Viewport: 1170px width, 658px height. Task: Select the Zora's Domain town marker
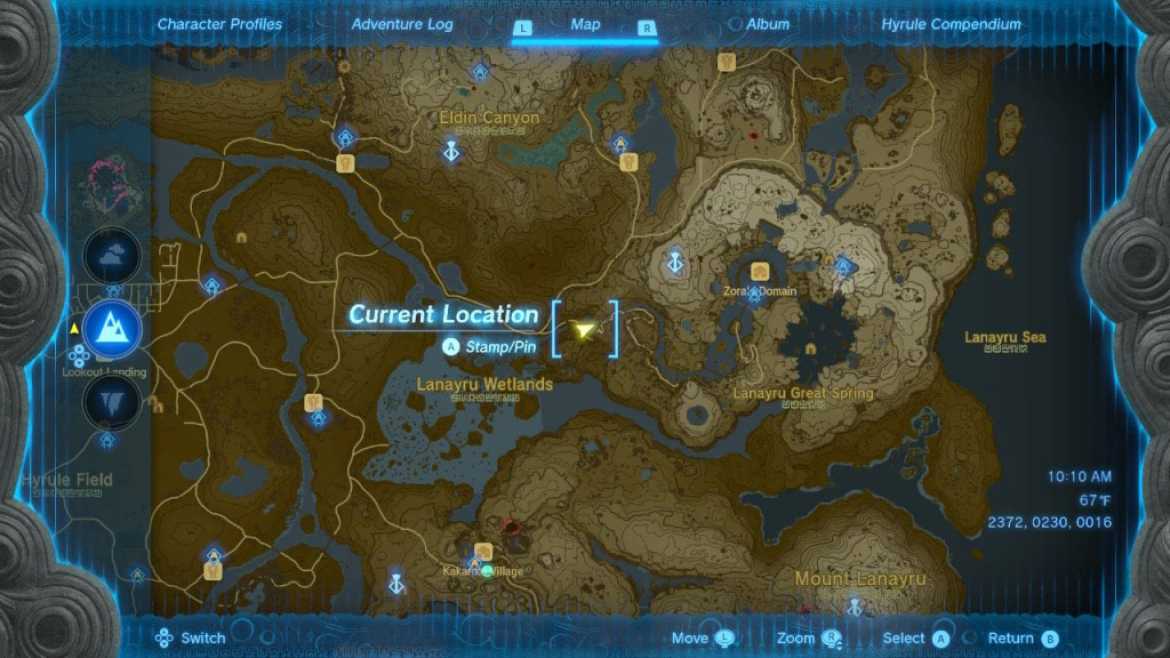[760, 272]
